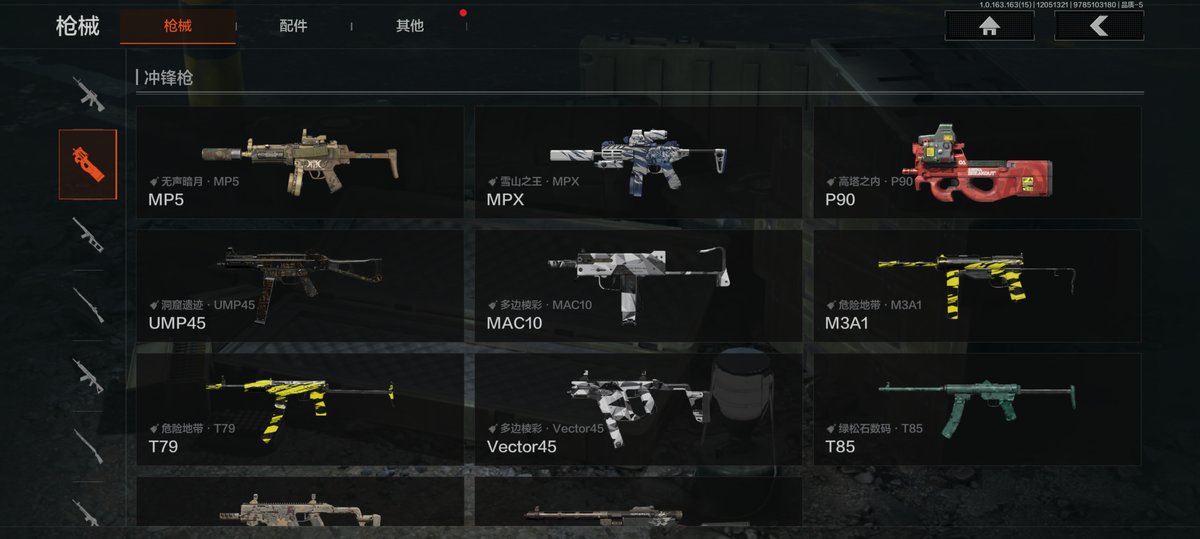Switch to the 枪械 tab
This screenshot has height=539, width=1200.
177,26
